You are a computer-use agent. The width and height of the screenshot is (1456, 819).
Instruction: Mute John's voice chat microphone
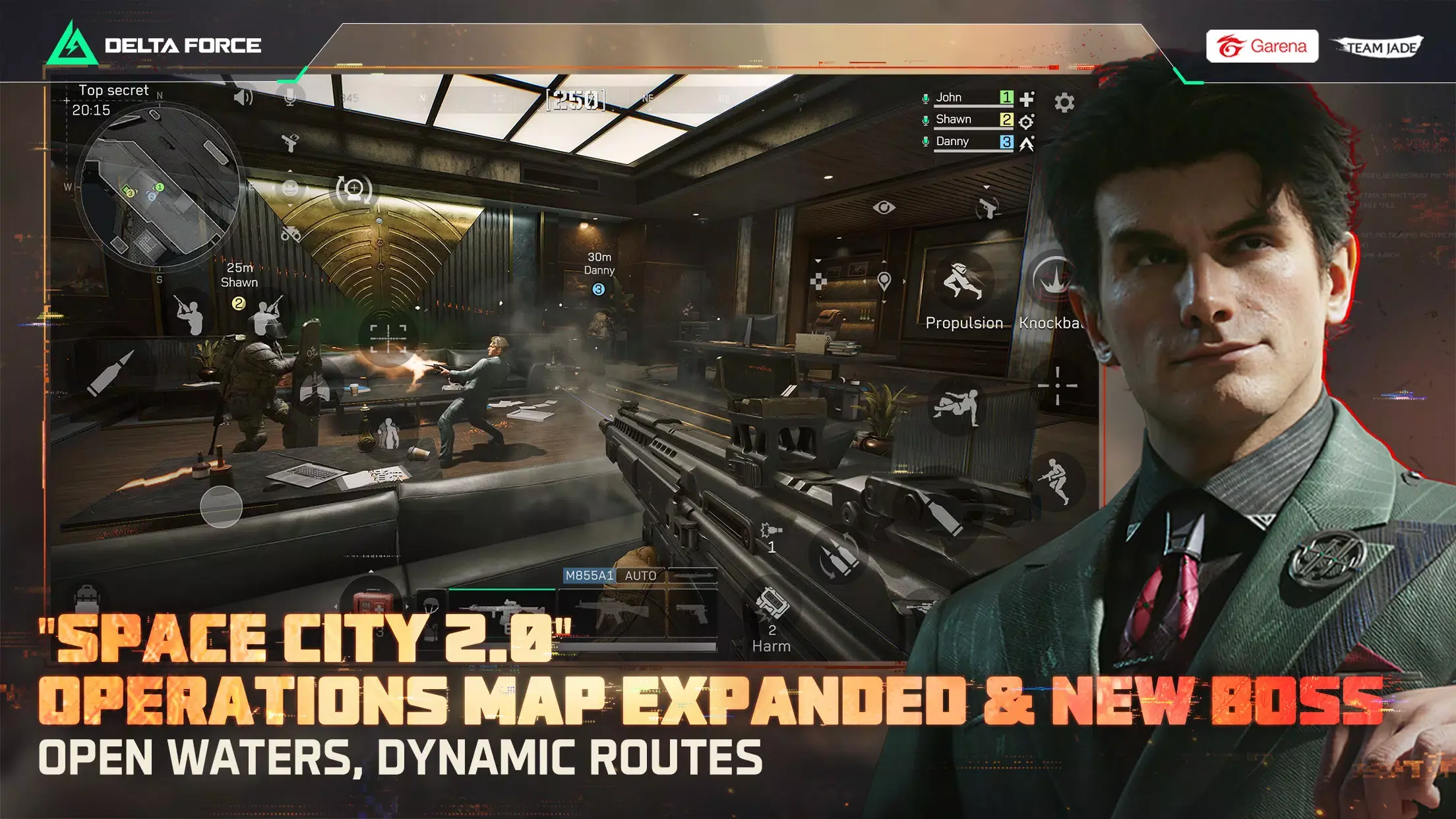(926, 97)
